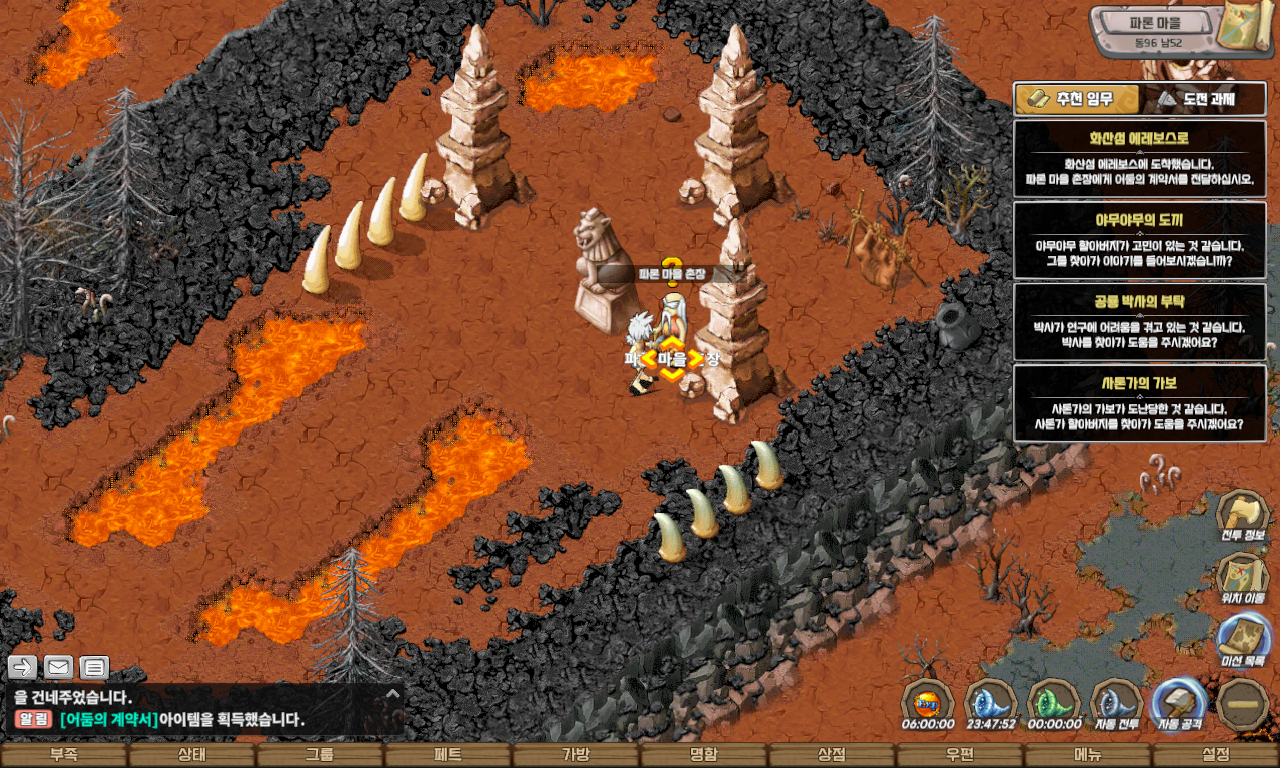
Task: Open the 상태 (status) menu
Action: click(192, 755)
